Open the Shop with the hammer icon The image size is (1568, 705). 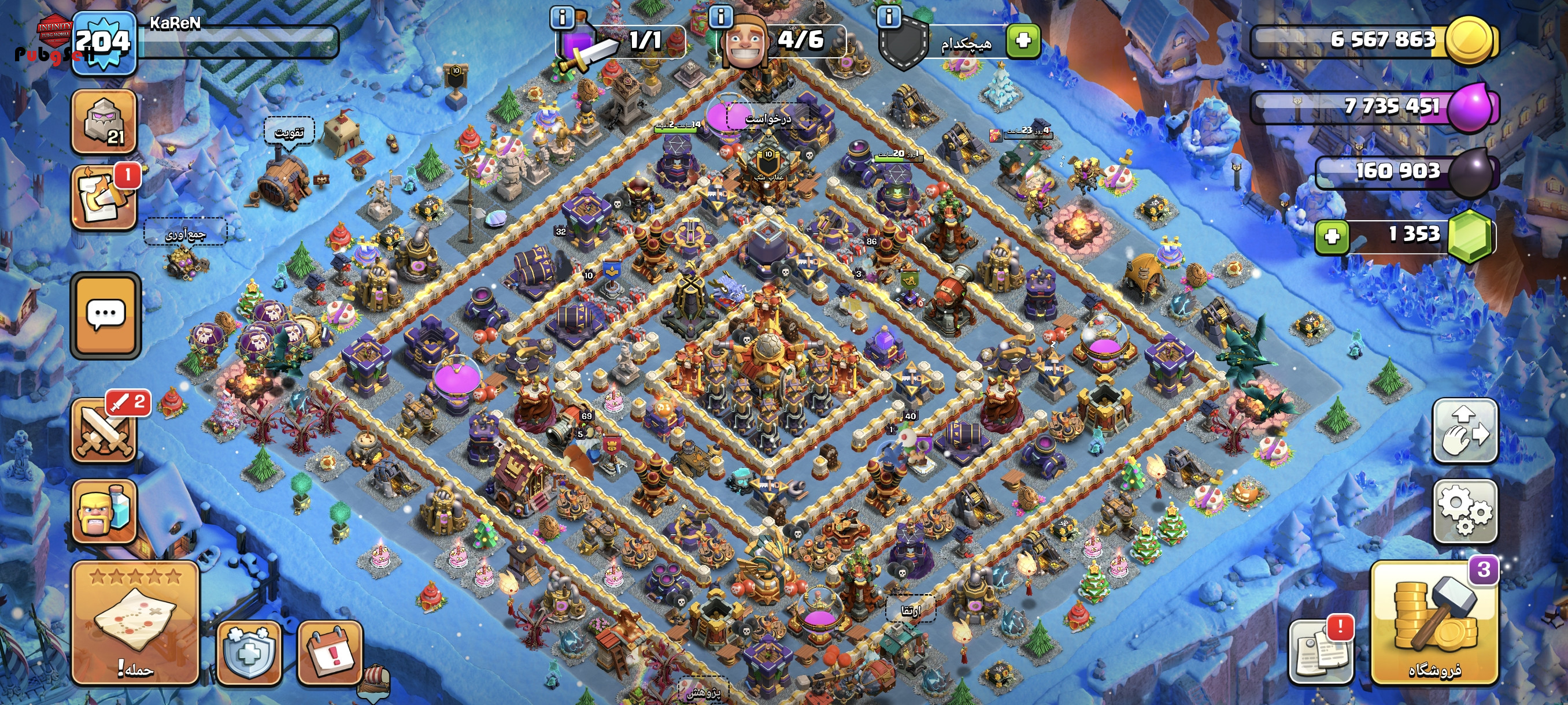[x=1433, y=623]
